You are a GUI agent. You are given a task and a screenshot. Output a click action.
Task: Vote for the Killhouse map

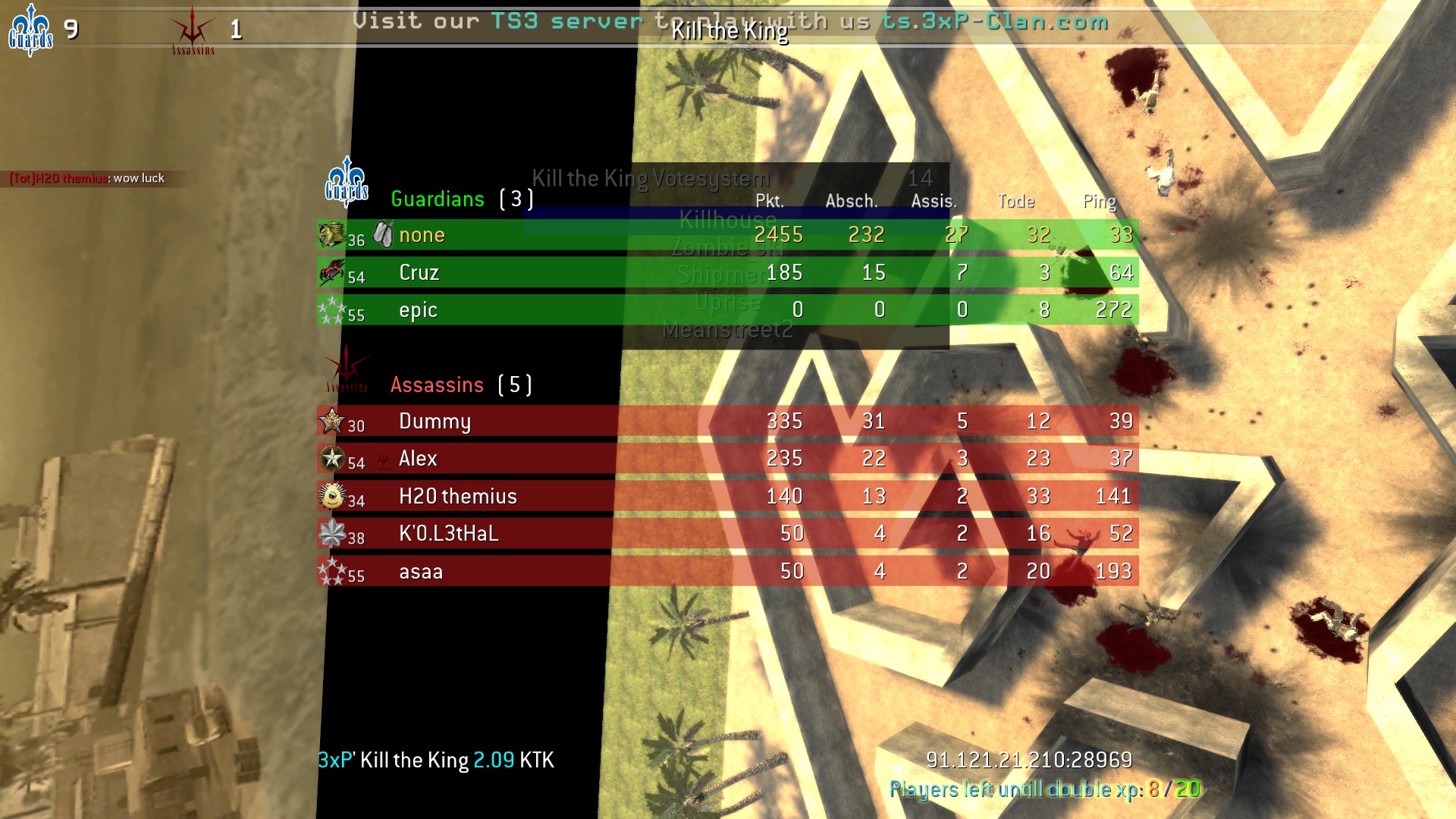[727, 220]
